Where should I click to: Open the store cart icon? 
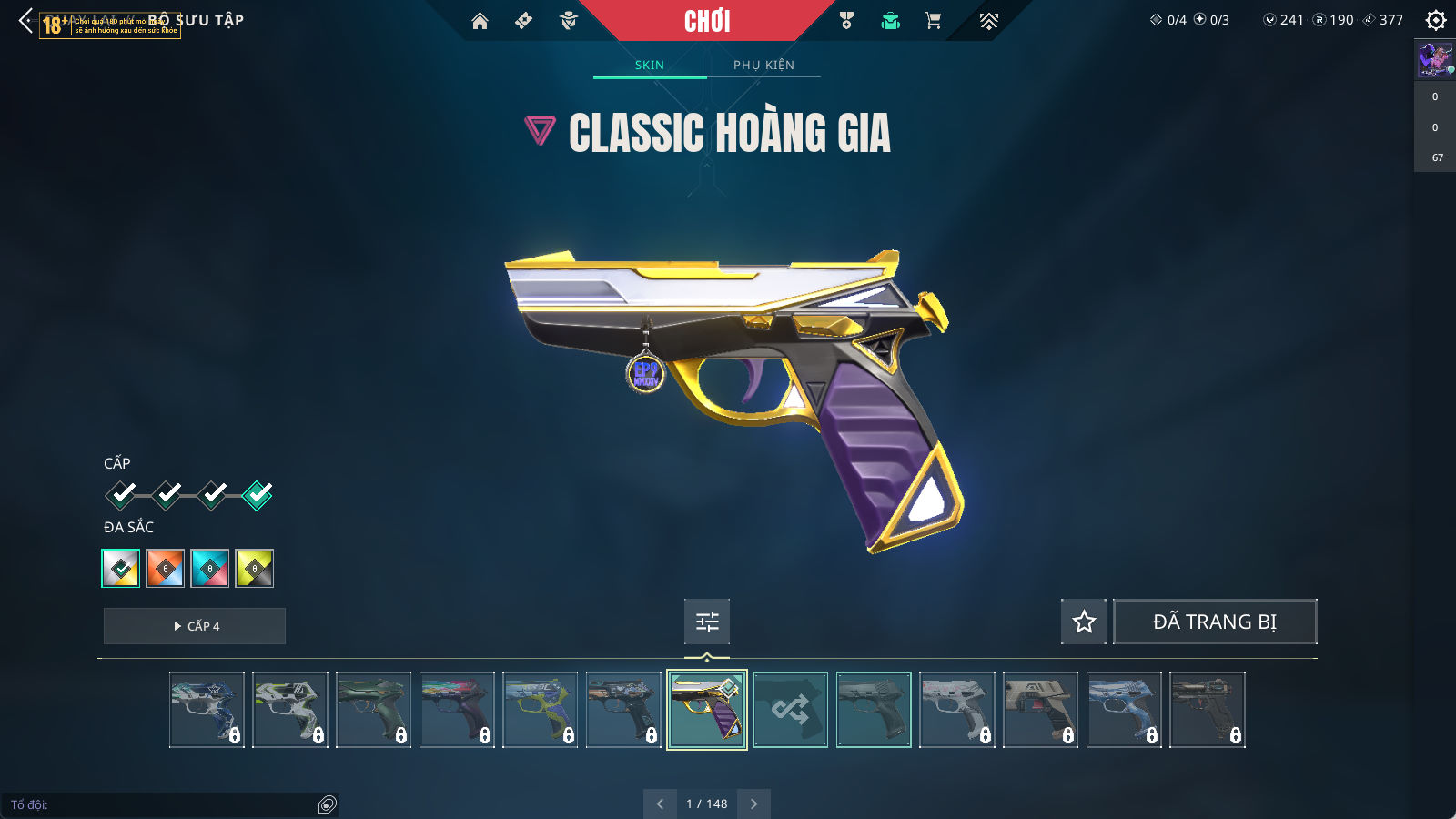(x=933, y=21)
